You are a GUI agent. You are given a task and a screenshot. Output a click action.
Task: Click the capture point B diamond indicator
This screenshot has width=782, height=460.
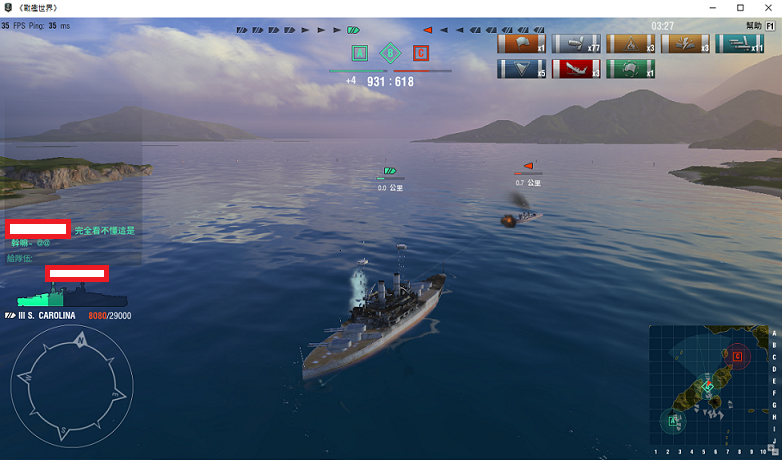(391, 53)
